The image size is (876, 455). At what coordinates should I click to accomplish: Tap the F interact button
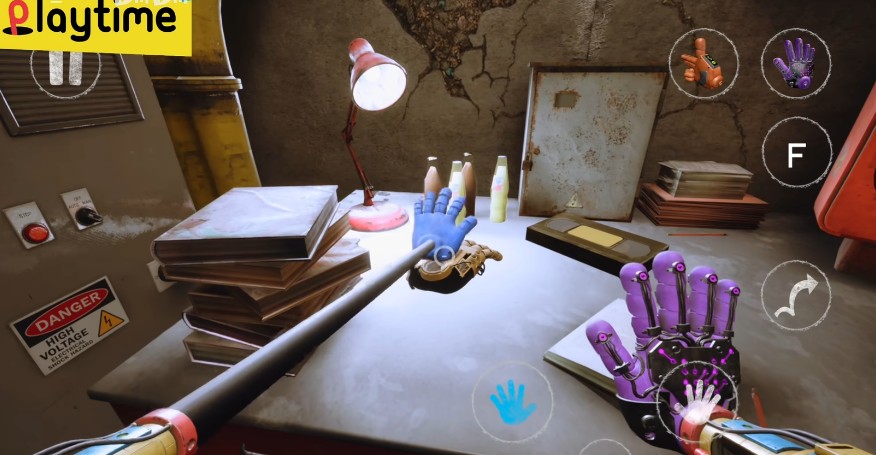coord(797,155)
